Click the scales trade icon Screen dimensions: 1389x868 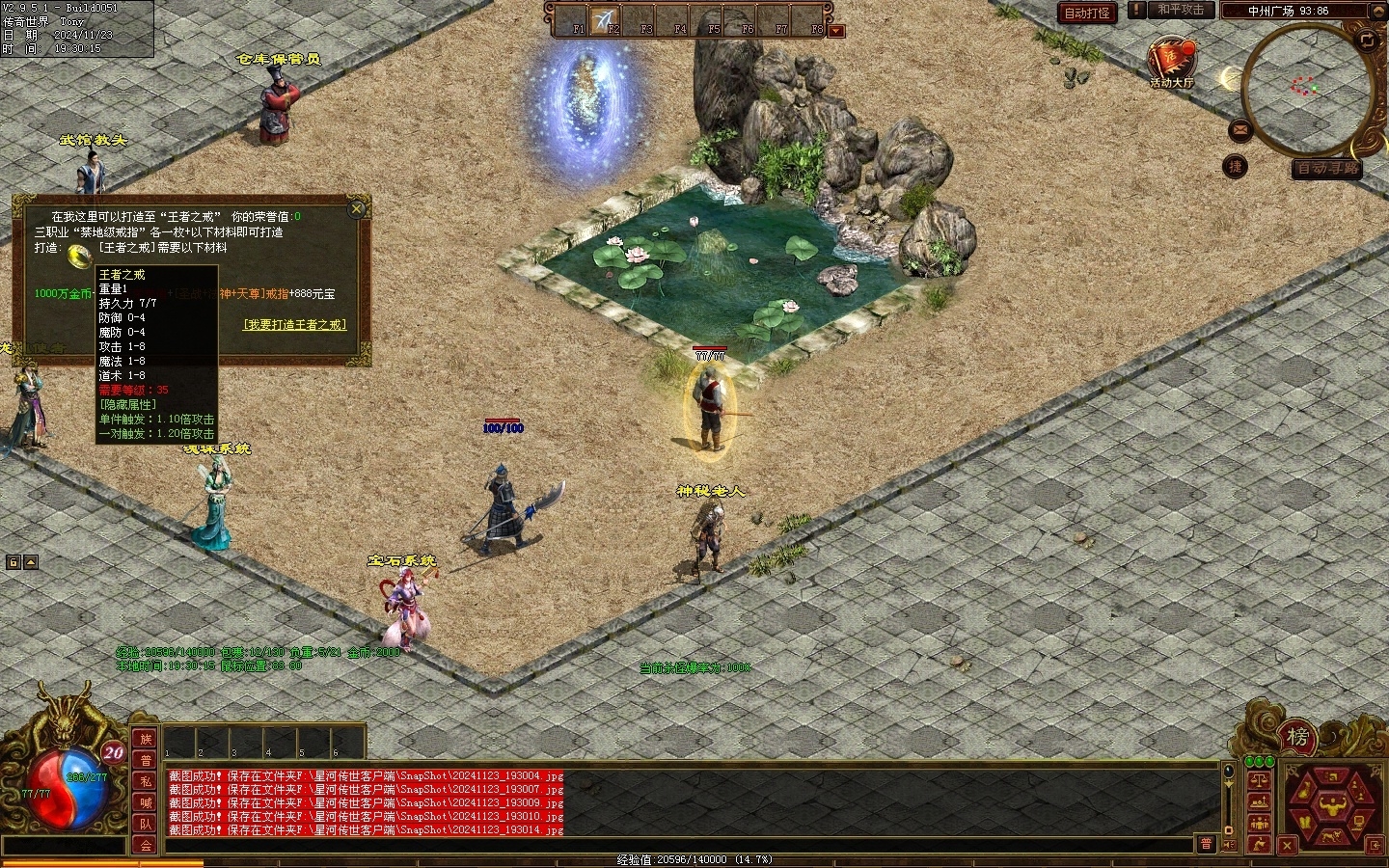coord(1259,781)
